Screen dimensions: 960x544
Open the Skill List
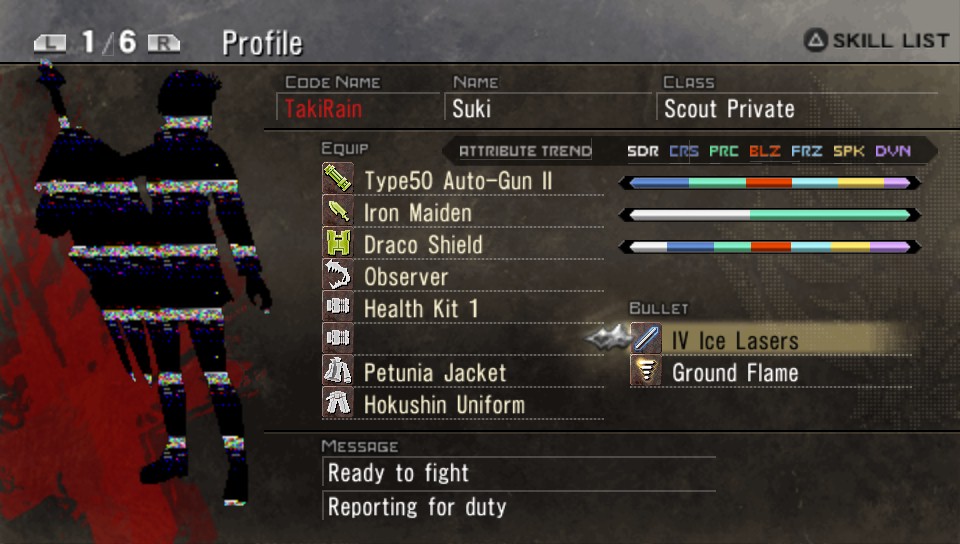tap(876, 41)
